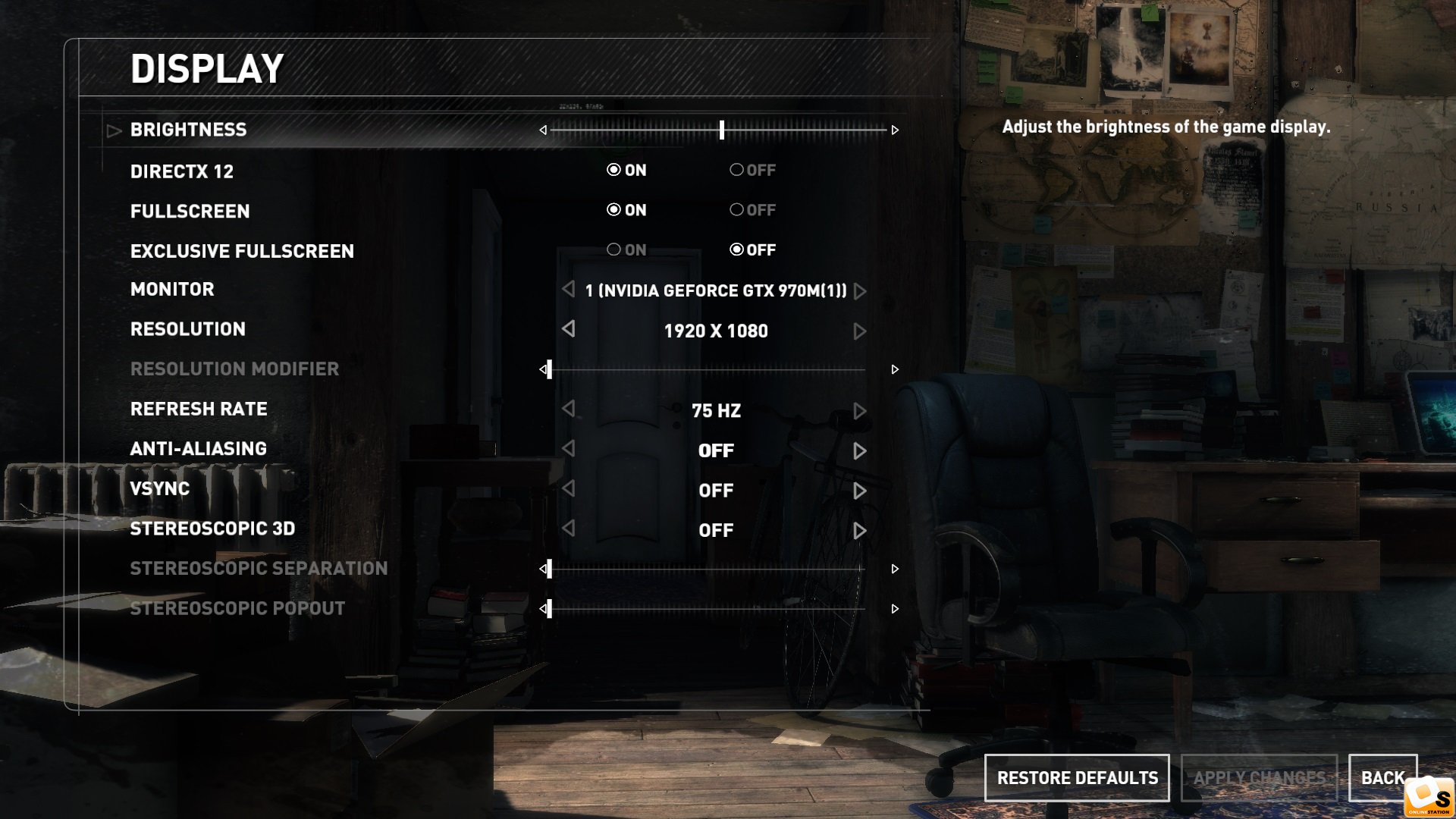Change VSync to the next option
The height and width of the screenshot is (819, 1456).
click(859, 491)
